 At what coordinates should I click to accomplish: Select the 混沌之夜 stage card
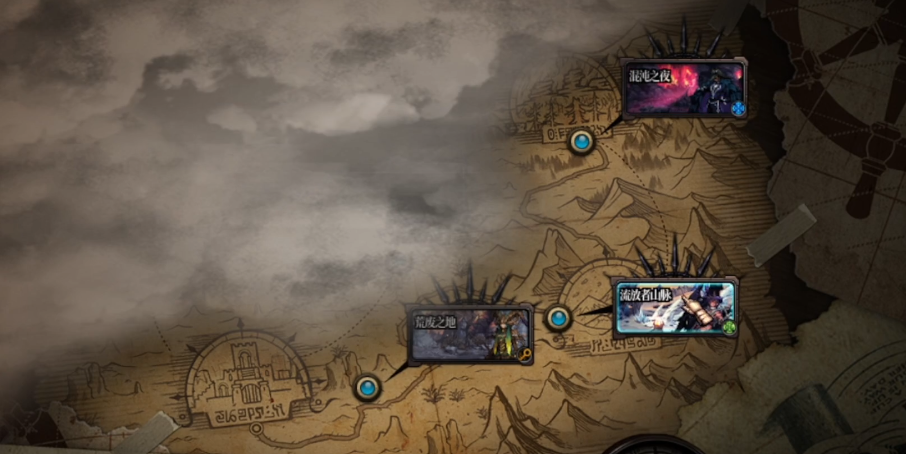pyautogui.click(x=684, y=89)
